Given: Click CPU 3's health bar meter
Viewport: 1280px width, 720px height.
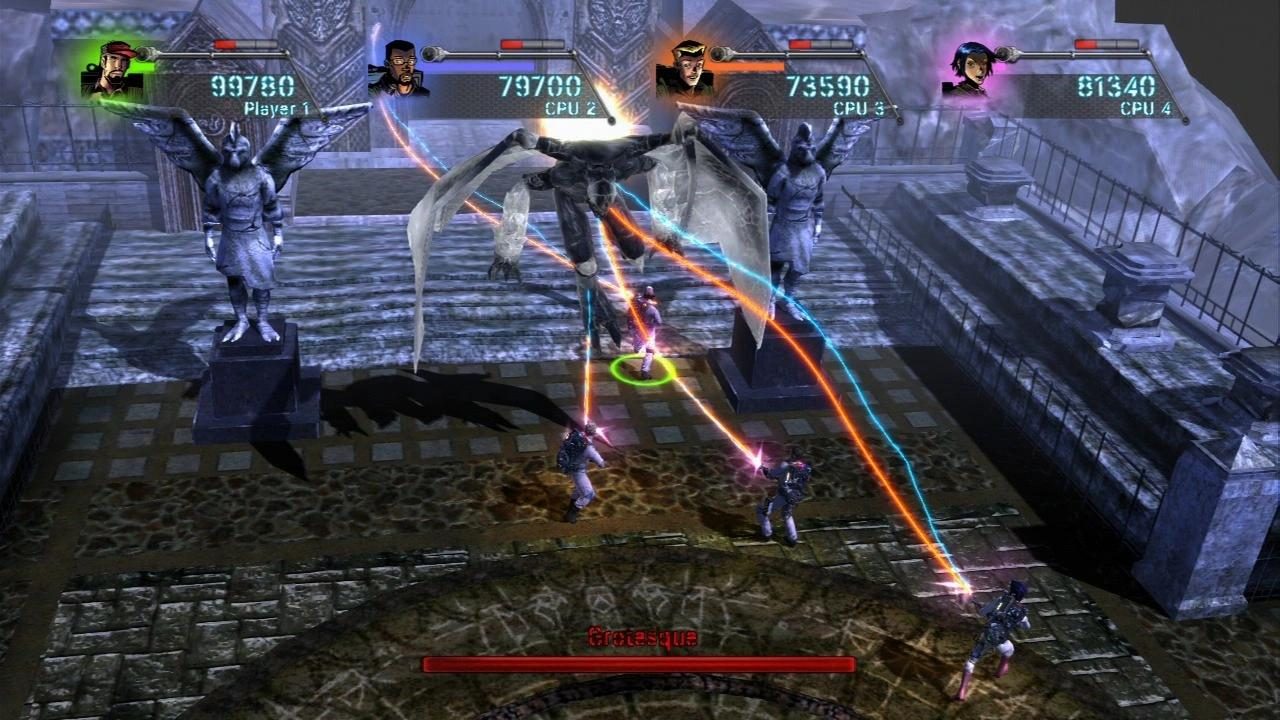Looking at the screenshot, I should pos(820,43).
